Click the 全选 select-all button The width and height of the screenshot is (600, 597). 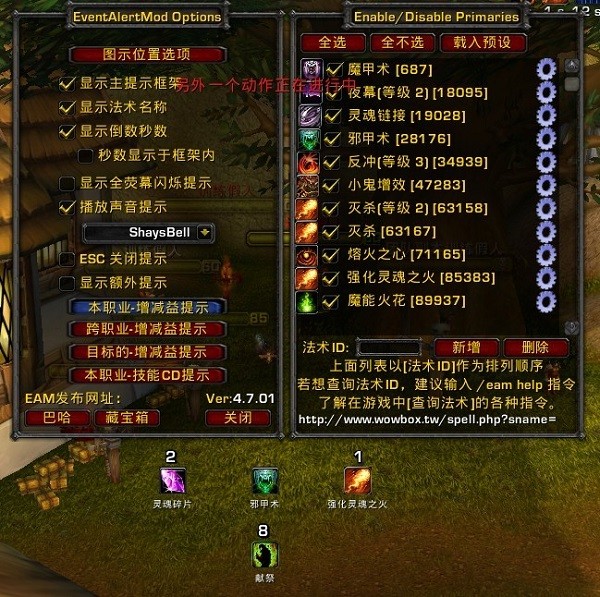pos(331,43)
